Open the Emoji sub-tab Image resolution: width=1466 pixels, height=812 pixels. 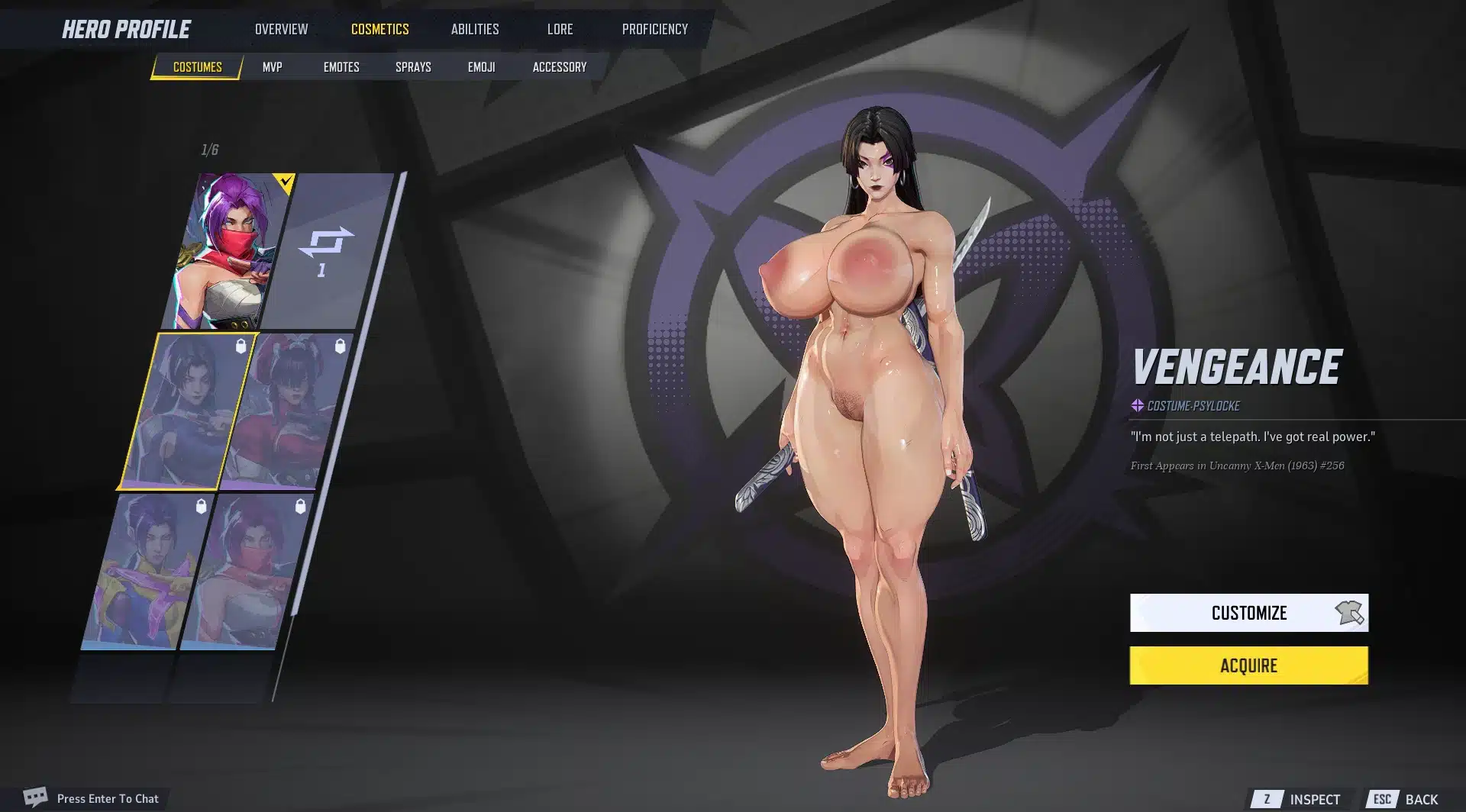[481, 67]
